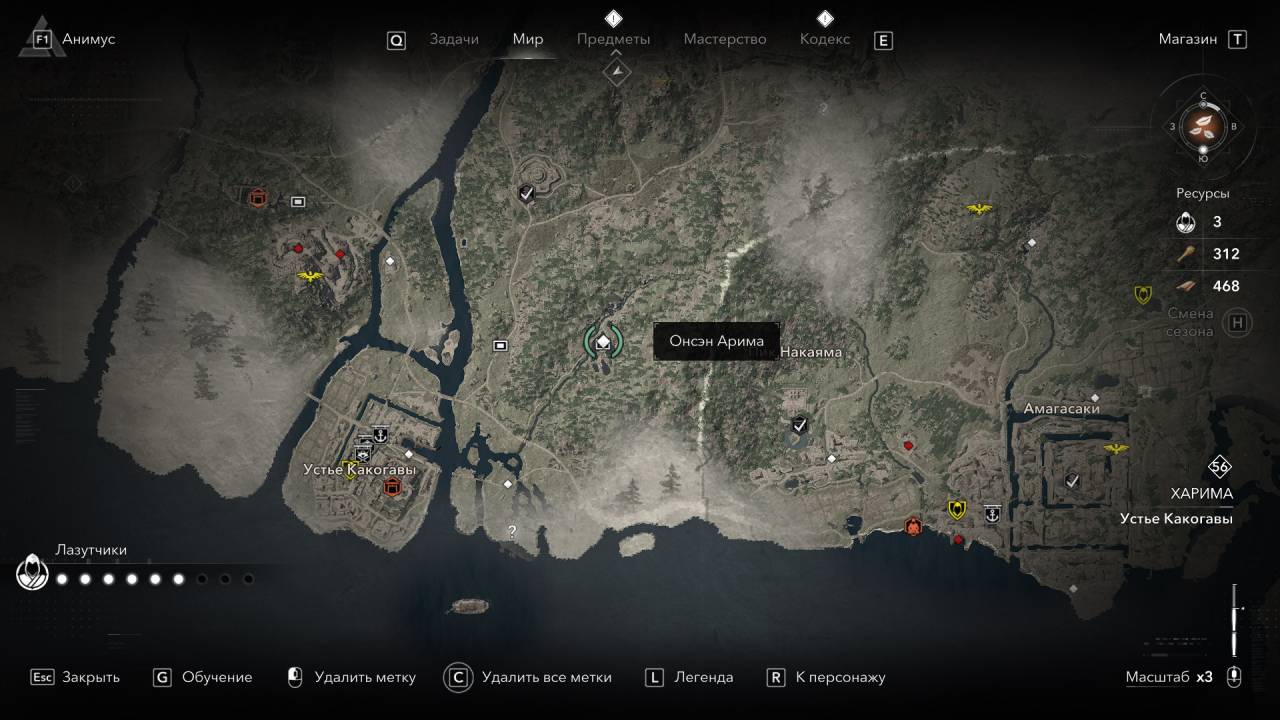Choose Удалить все метки
The width and height of the screenshot is (1280, 720).
pyautogui.click(x=545, y=677)
